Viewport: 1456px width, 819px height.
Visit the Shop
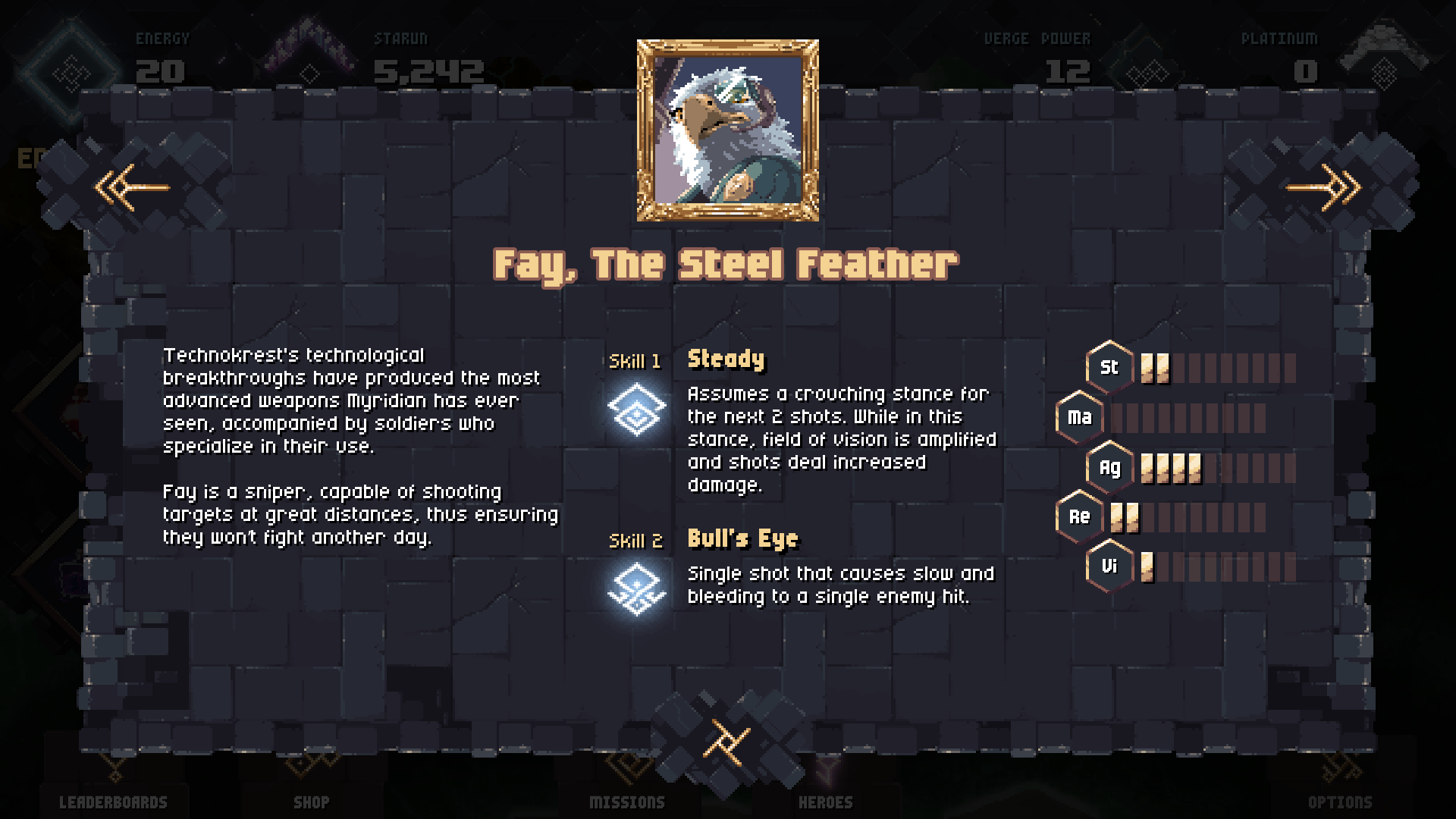click(x=312, y=801)
